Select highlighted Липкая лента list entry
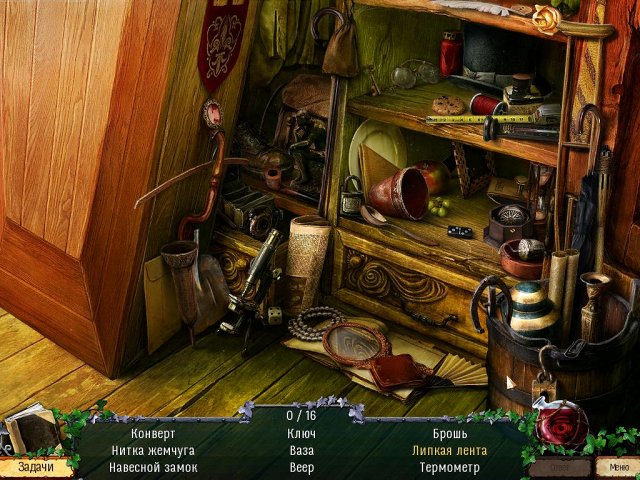The image size is (640, 480). (x=449, y=451)
